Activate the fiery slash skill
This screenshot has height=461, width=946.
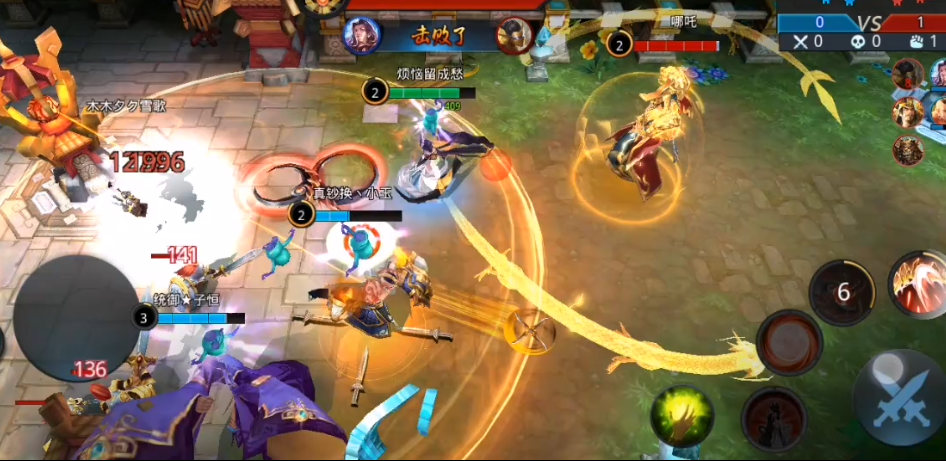tap(918, 283)
